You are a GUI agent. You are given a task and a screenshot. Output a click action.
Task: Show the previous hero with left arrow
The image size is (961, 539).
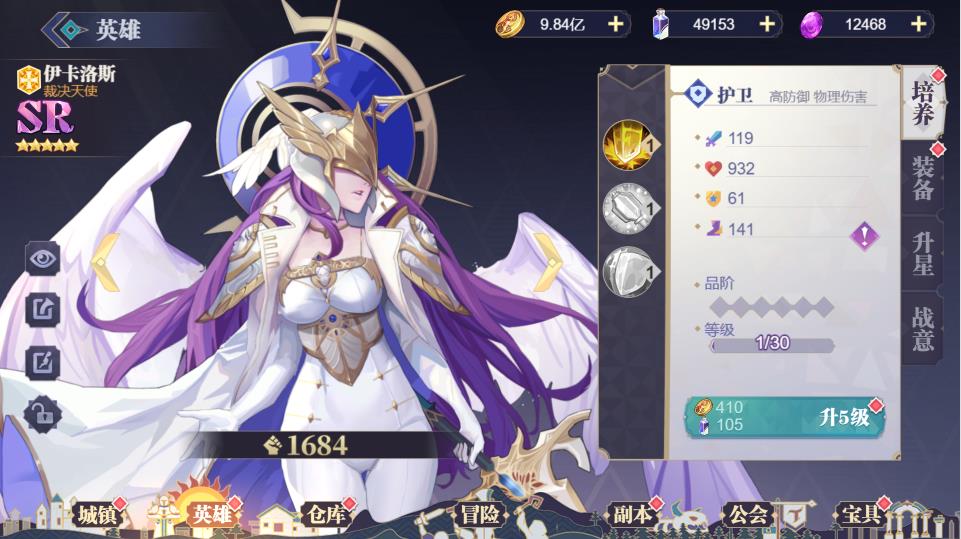pos(106,262)
